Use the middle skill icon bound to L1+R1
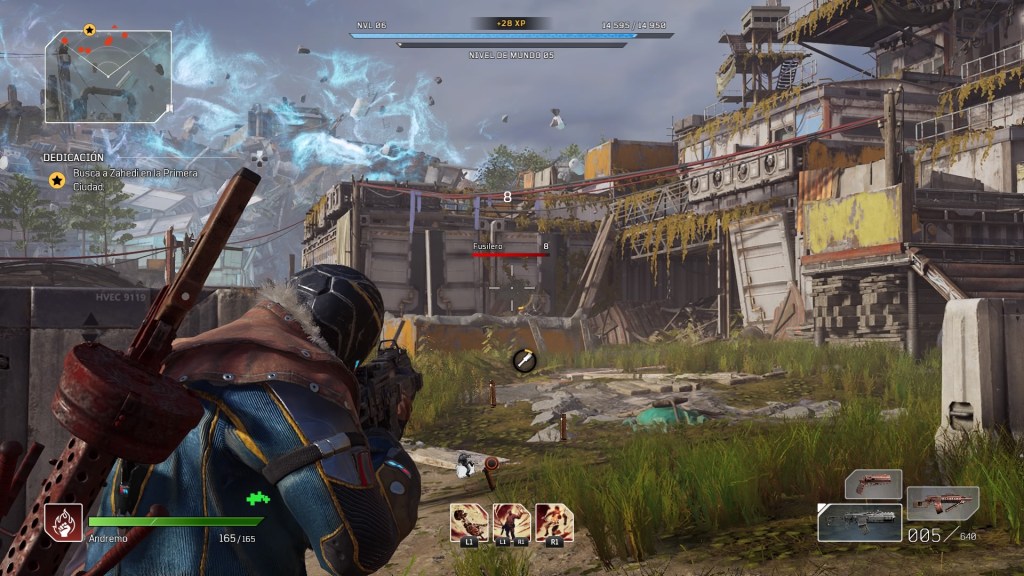The image size is (1024, 576). click(x=512, y=523)
